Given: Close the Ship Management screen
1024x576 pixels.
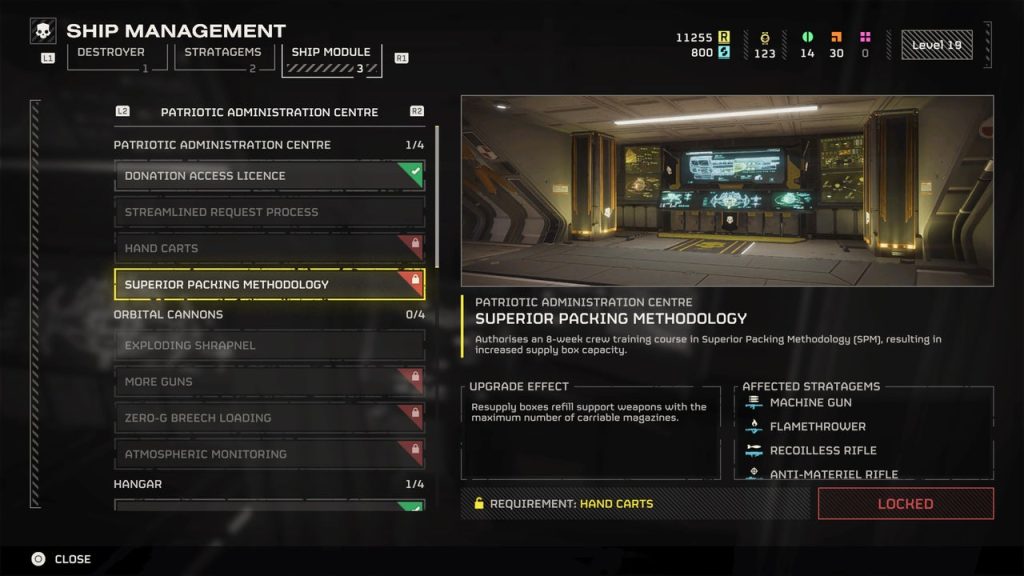Looking at the screenshot, I should [x=61, y=559].
